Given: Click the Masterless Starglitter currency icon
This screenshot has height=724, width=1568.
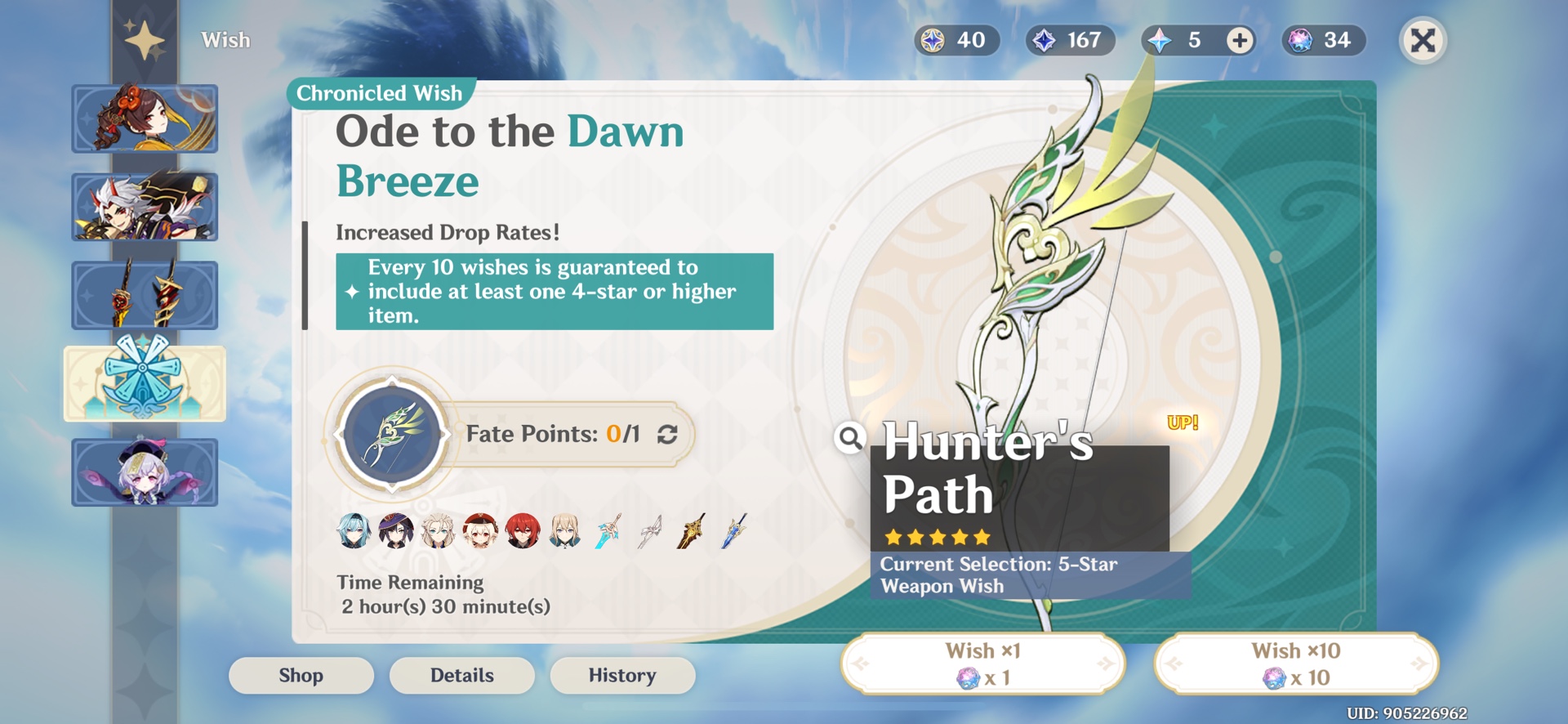Looking at the screenshot, I should point(931,40).
